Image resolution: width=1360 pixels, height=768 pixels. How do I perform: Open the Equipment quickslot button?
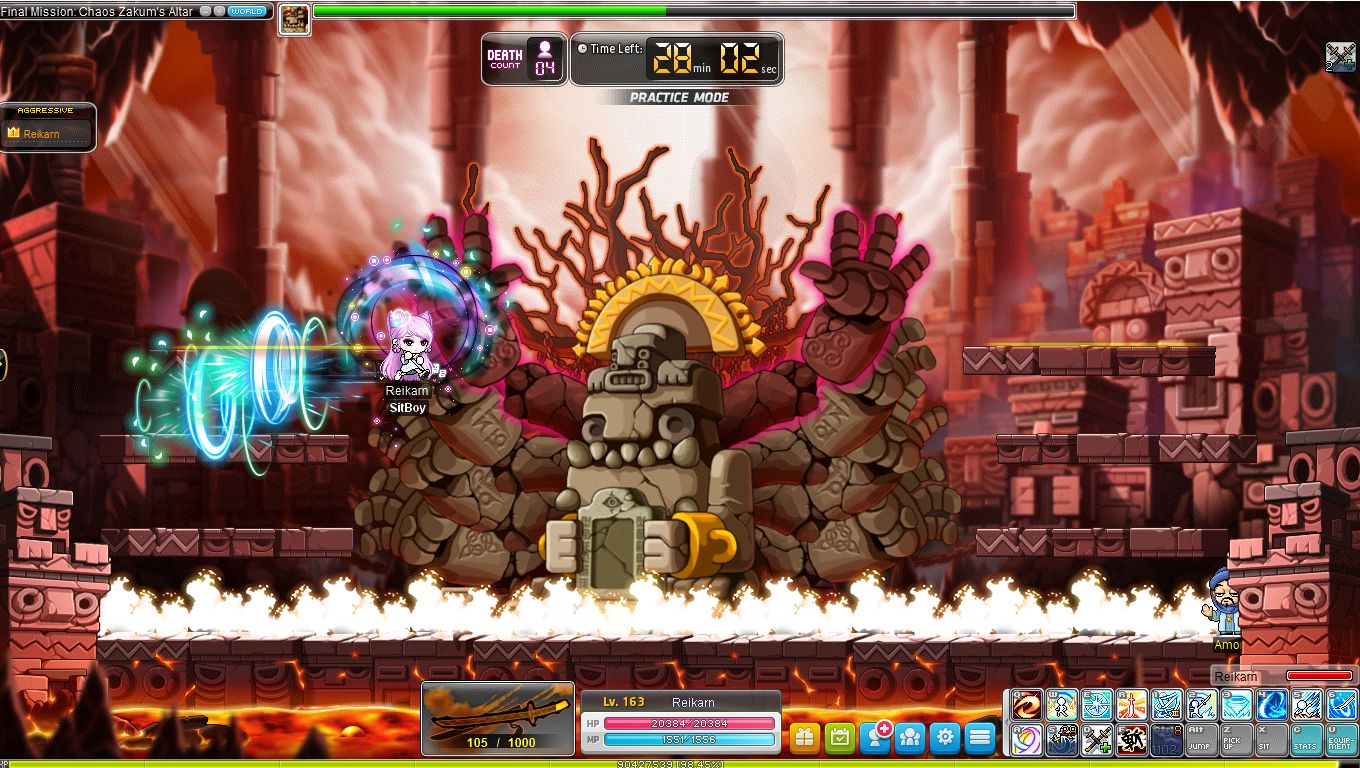pyautogui.click(x=1341, y=740)
